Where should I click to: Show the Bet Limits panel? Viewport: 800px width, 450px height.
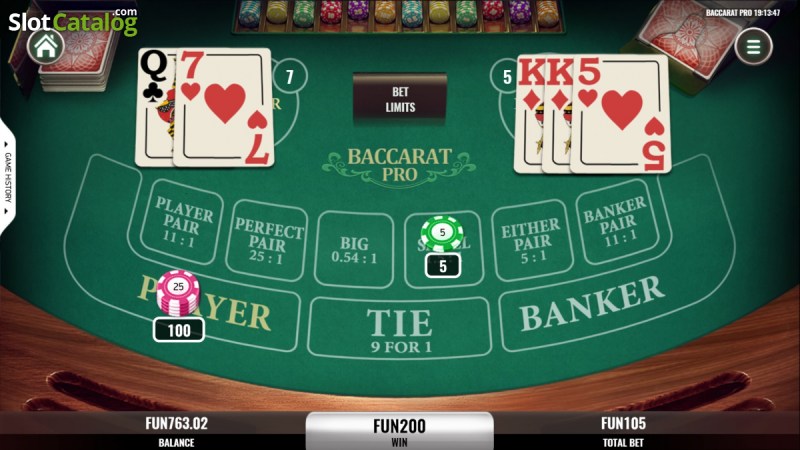tap(400, 98)
